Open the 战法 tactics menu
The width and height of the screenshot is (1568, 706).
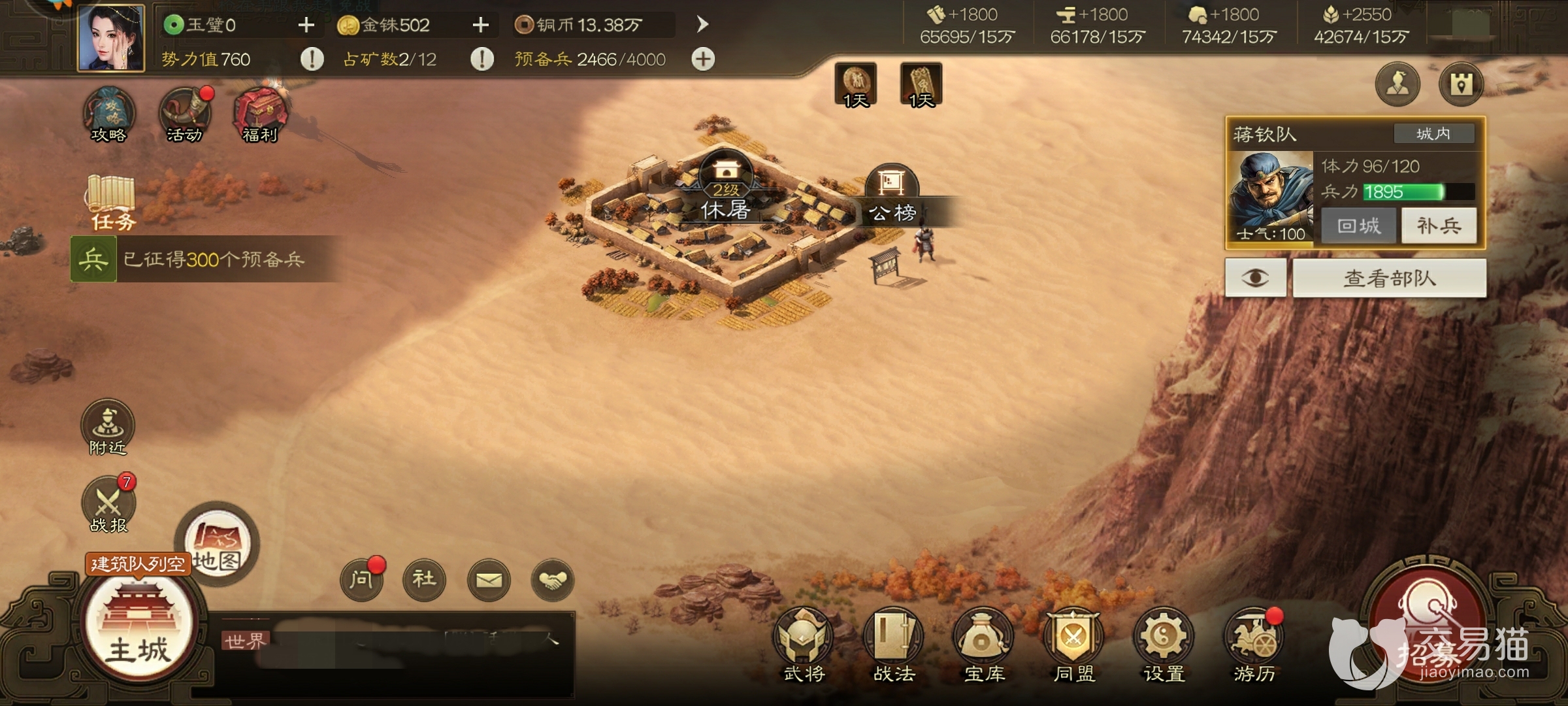[x=894, y=644]
